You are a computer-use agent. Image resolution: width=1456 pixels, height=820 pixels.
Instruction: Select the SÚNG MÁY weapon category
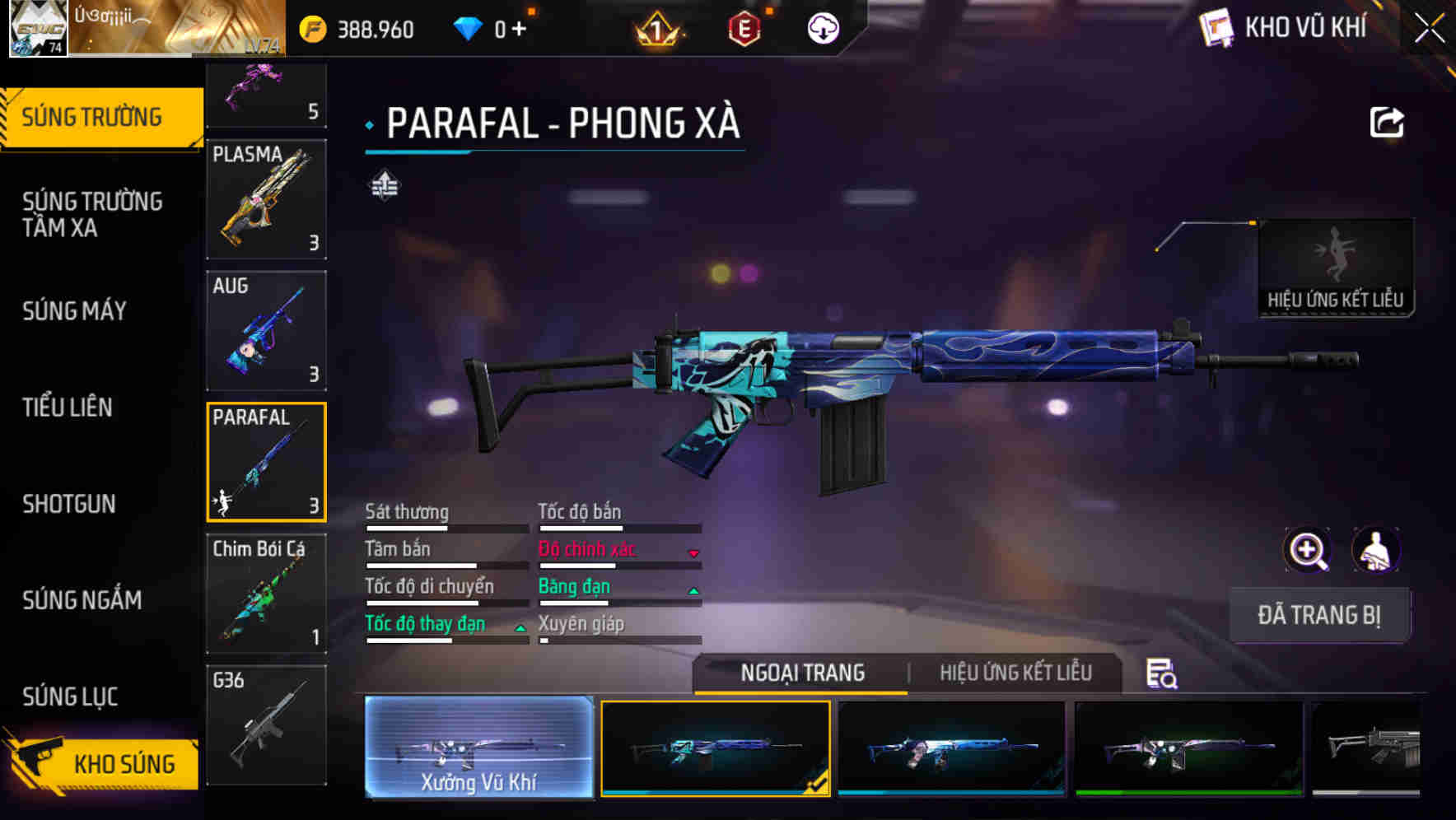(x=74, y=310)
